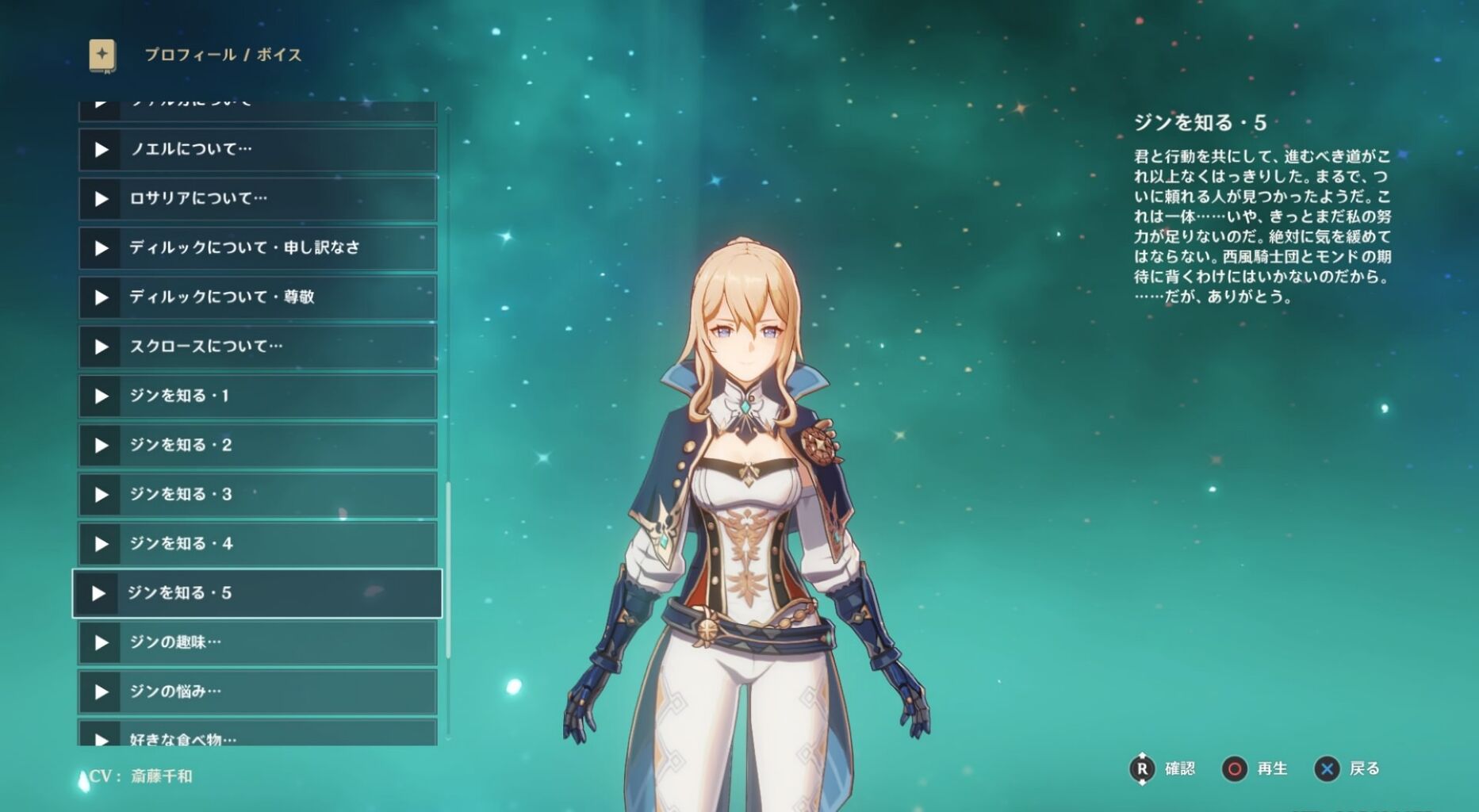
Task: Open the profile book icon
Action: click(102, 56)
